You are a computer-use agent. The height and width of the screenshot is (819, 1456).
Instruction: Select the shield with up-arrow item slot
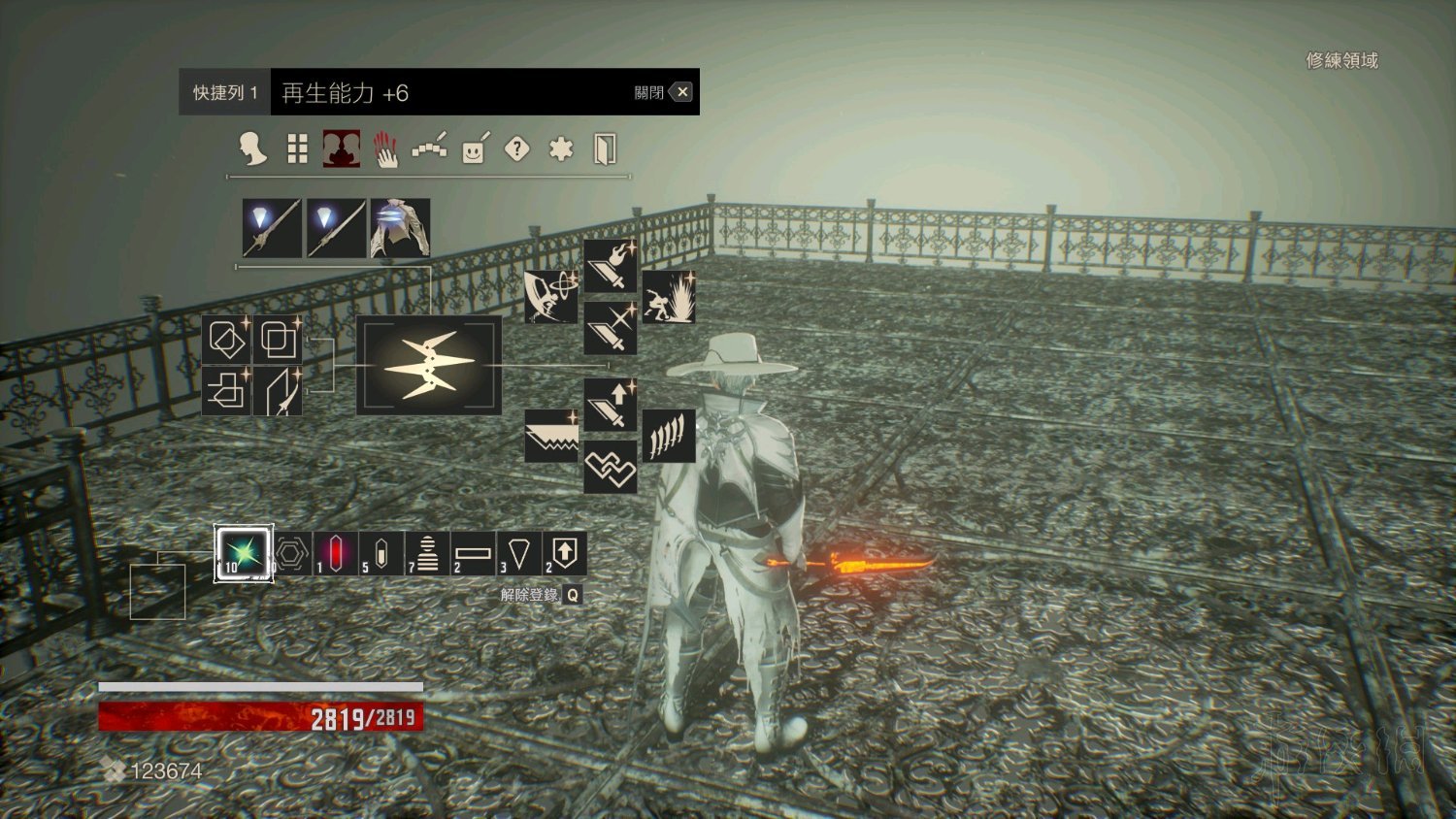(564, 553)
